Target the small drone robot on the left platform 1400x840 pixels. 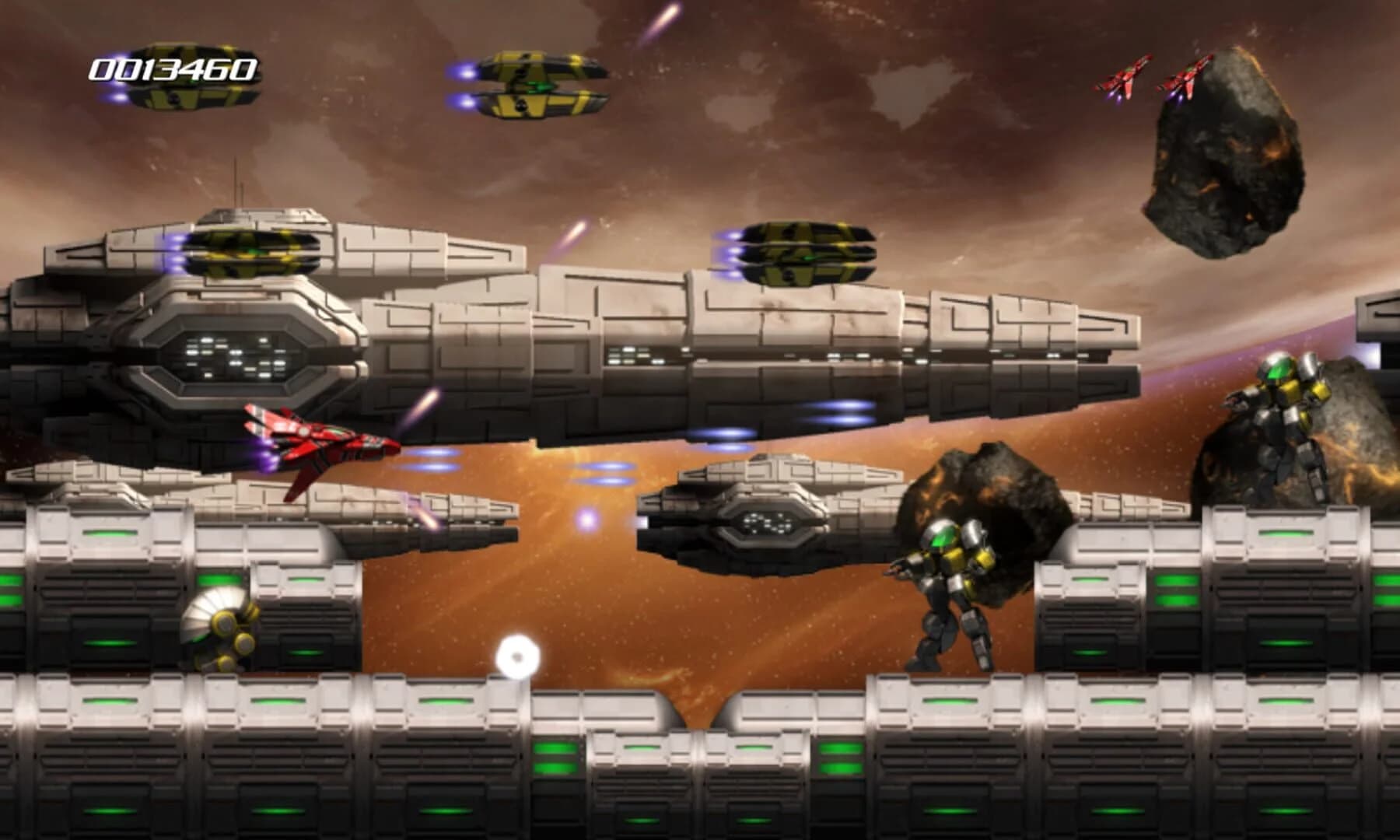tap(222, 630)
